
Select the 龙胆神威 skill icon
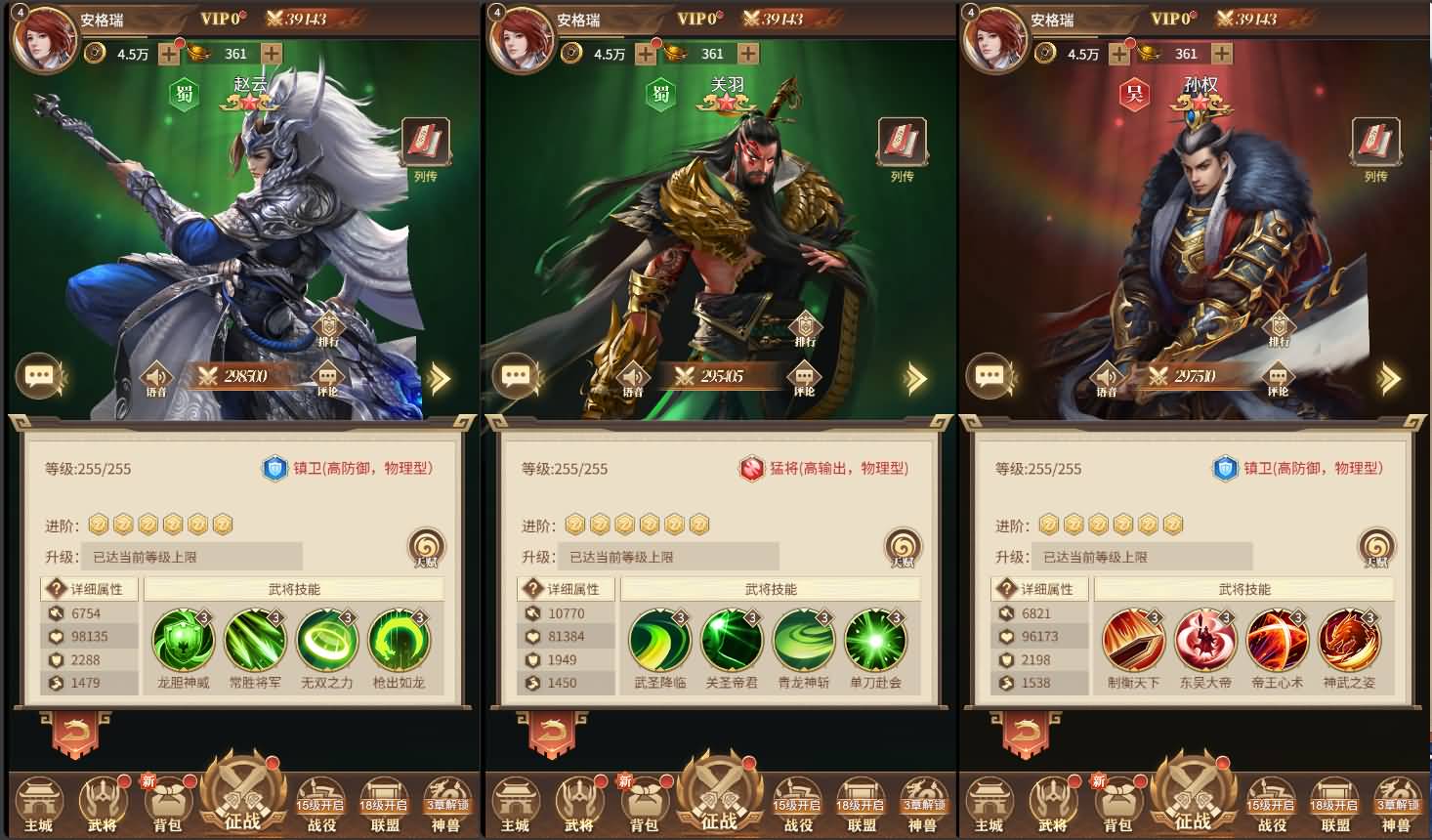point(183,641)
